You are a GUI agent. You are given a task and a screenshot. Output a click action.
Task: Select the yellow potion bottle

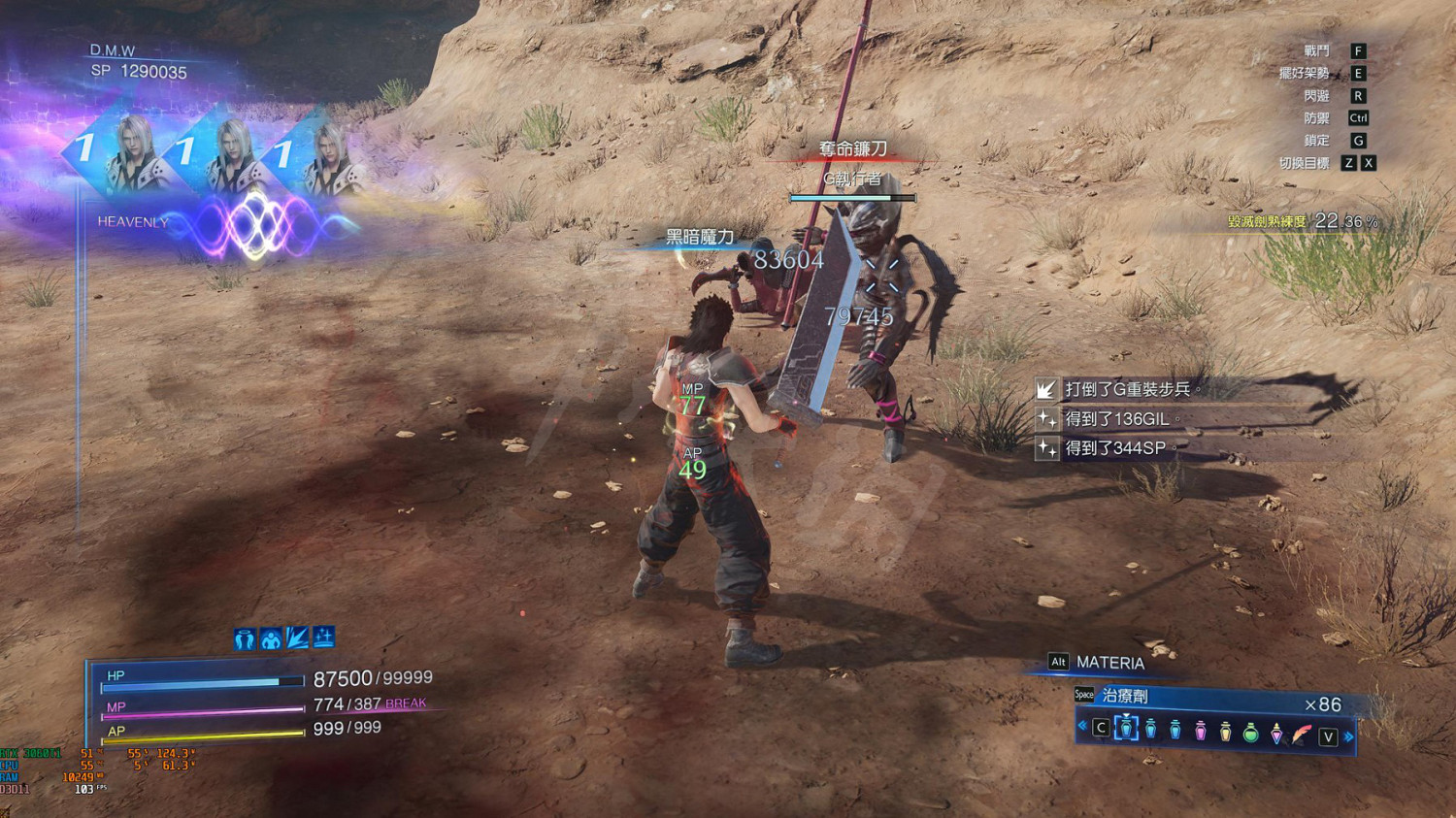(x=1226, y=730)
